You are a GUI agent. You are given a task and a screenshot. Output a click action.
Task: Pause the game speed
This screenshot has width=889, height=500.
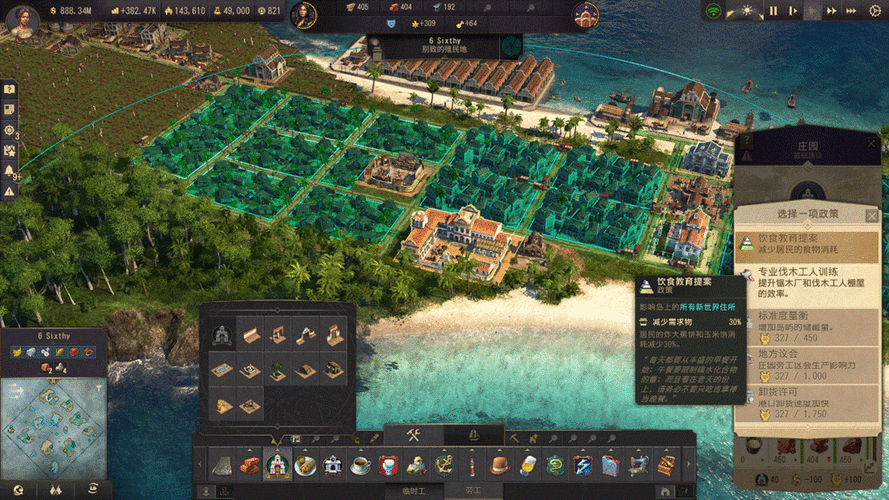pos(773,11)
